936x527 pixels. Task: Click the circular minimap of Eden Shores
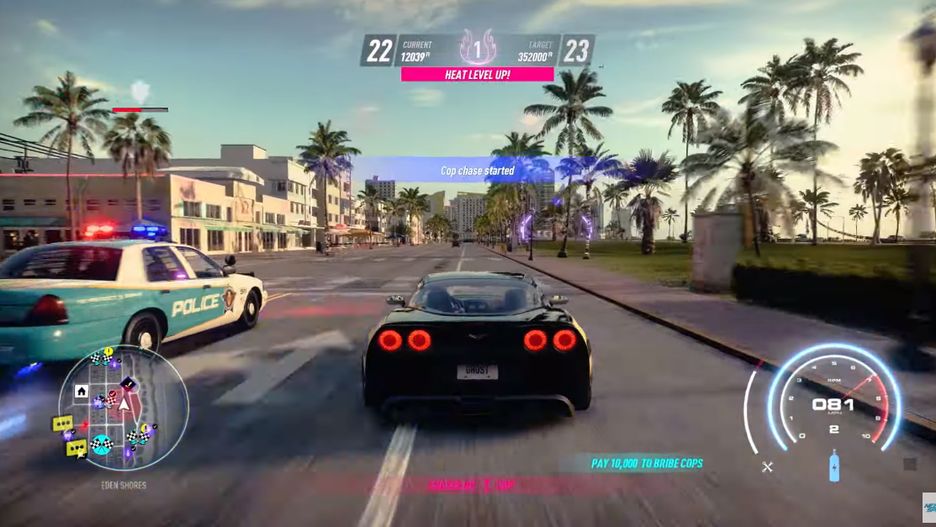(123, 410)
